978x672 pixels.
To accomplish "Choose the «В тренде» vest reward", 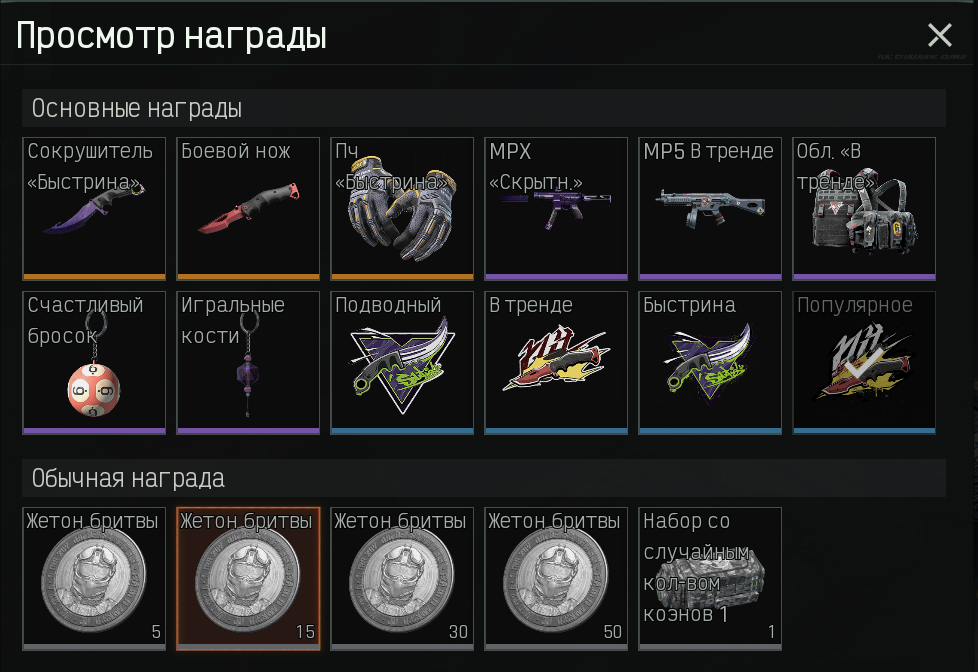I will tap(864, 208).
